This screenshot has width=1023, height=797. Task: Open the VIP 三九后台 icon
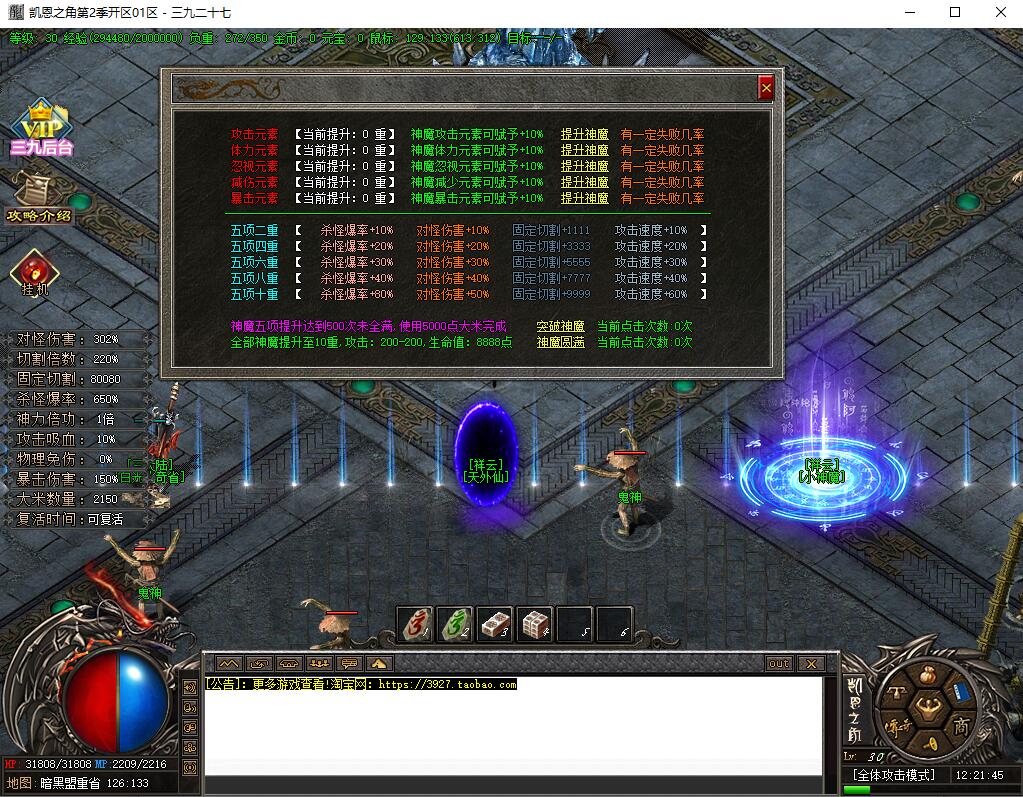(x=40, y=130)
